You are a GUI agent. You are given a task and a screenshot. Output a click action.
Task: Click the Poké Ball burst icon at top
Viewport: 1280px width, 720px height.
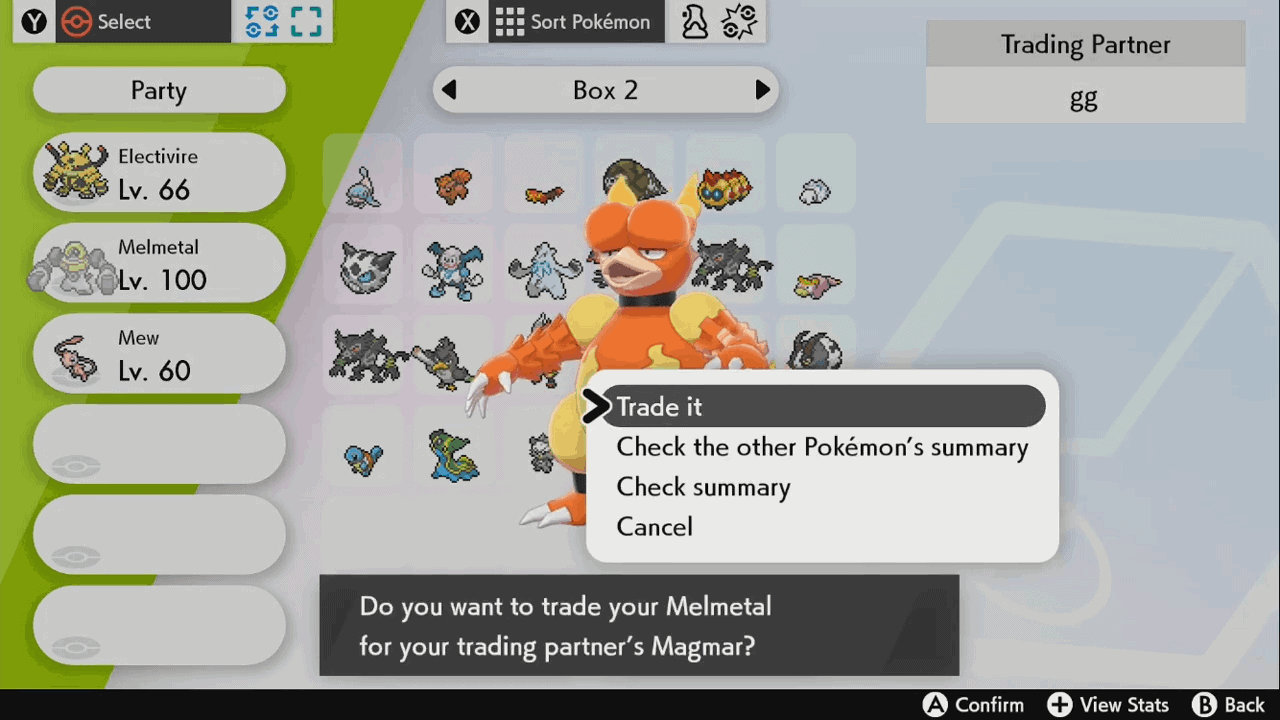(x=739, y=20)
